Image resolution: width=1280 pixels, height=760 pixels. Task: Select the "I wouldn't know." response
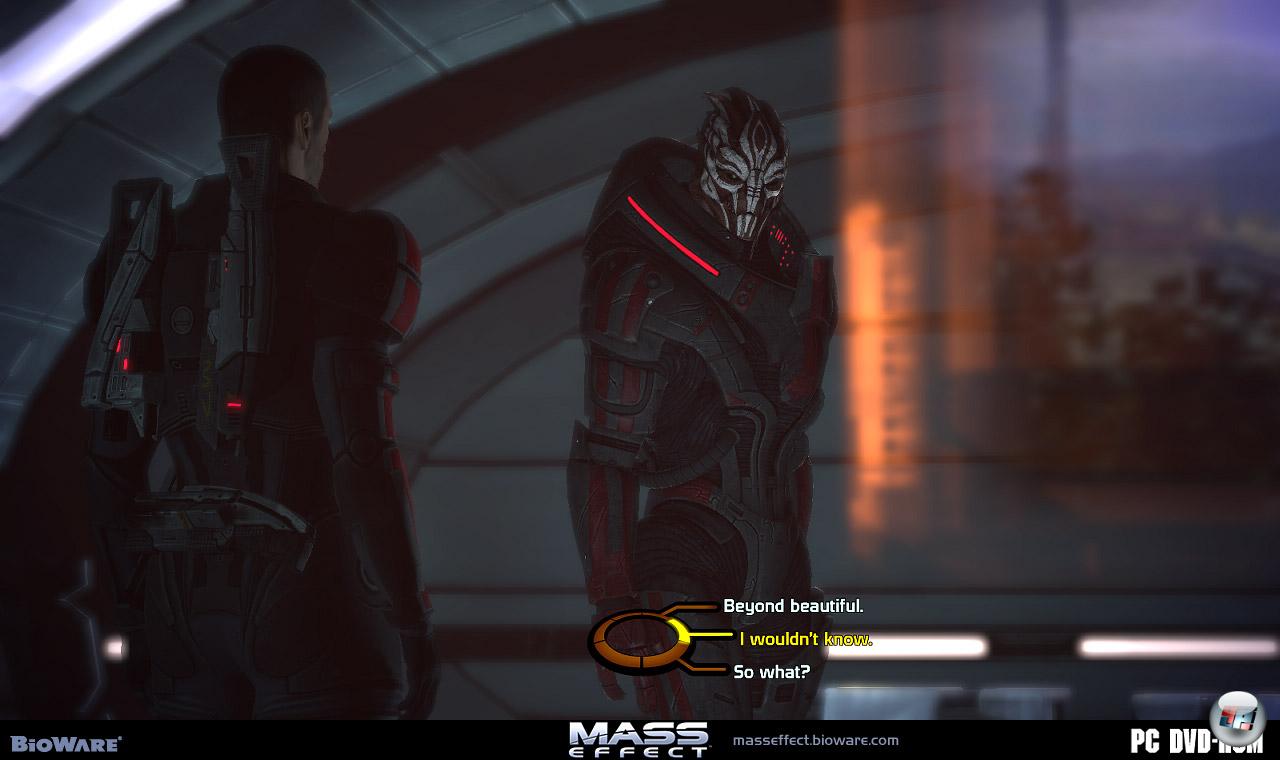(805, 639)
